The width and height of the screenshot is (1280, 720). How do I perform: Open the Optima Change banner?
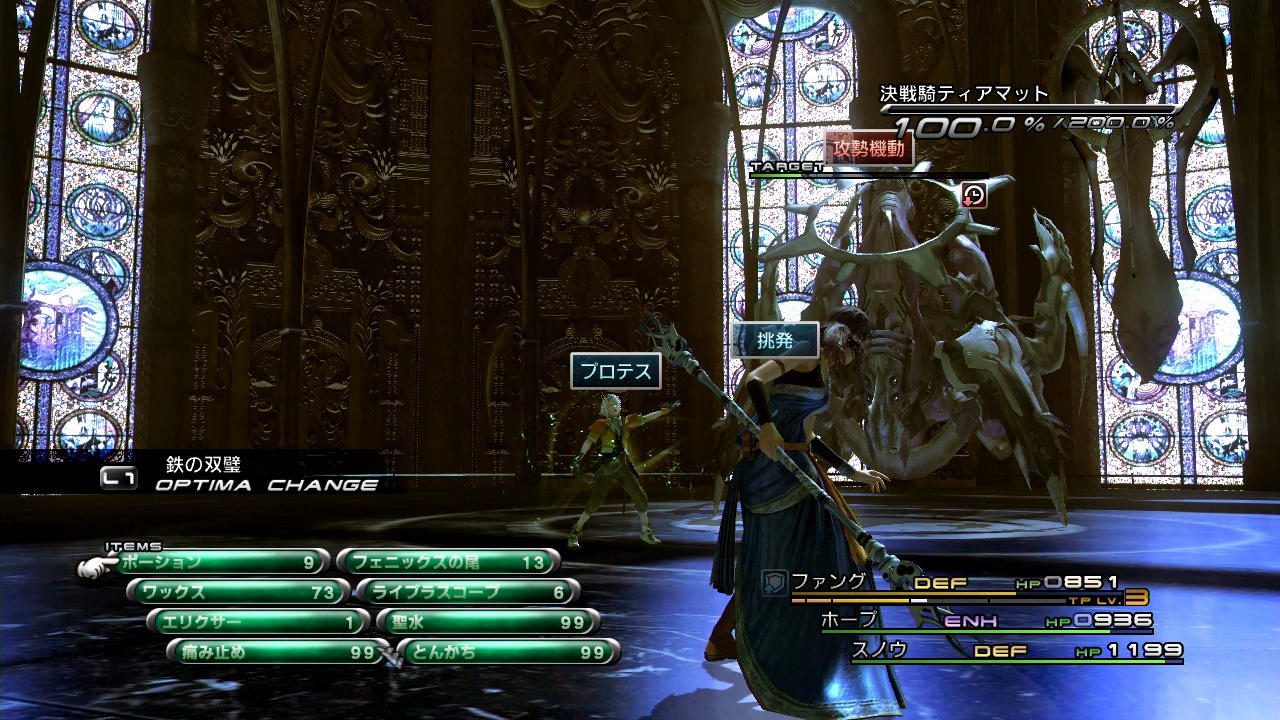point(240,476)
